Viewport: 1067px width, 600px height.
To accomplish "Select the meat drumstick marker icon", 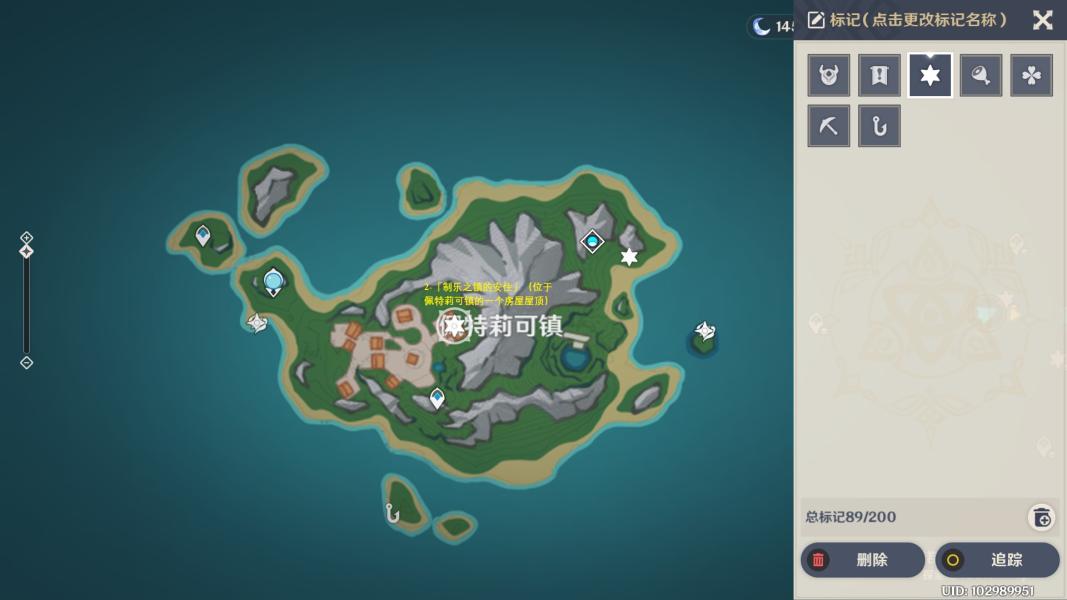I will pos(981,75).
